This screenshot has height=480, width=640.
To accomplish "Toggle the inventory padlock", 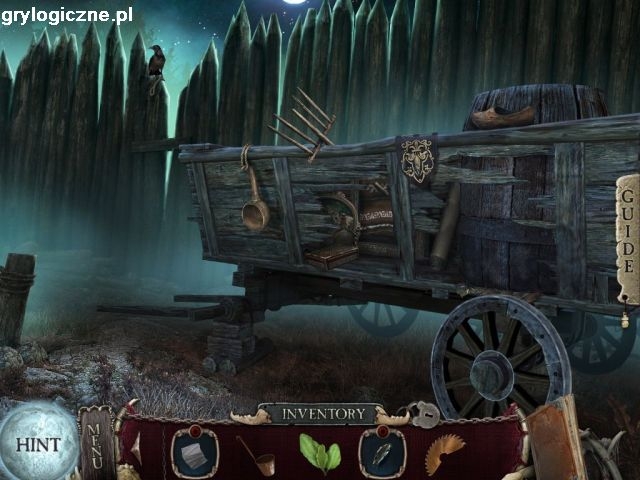I will point(427,413).
